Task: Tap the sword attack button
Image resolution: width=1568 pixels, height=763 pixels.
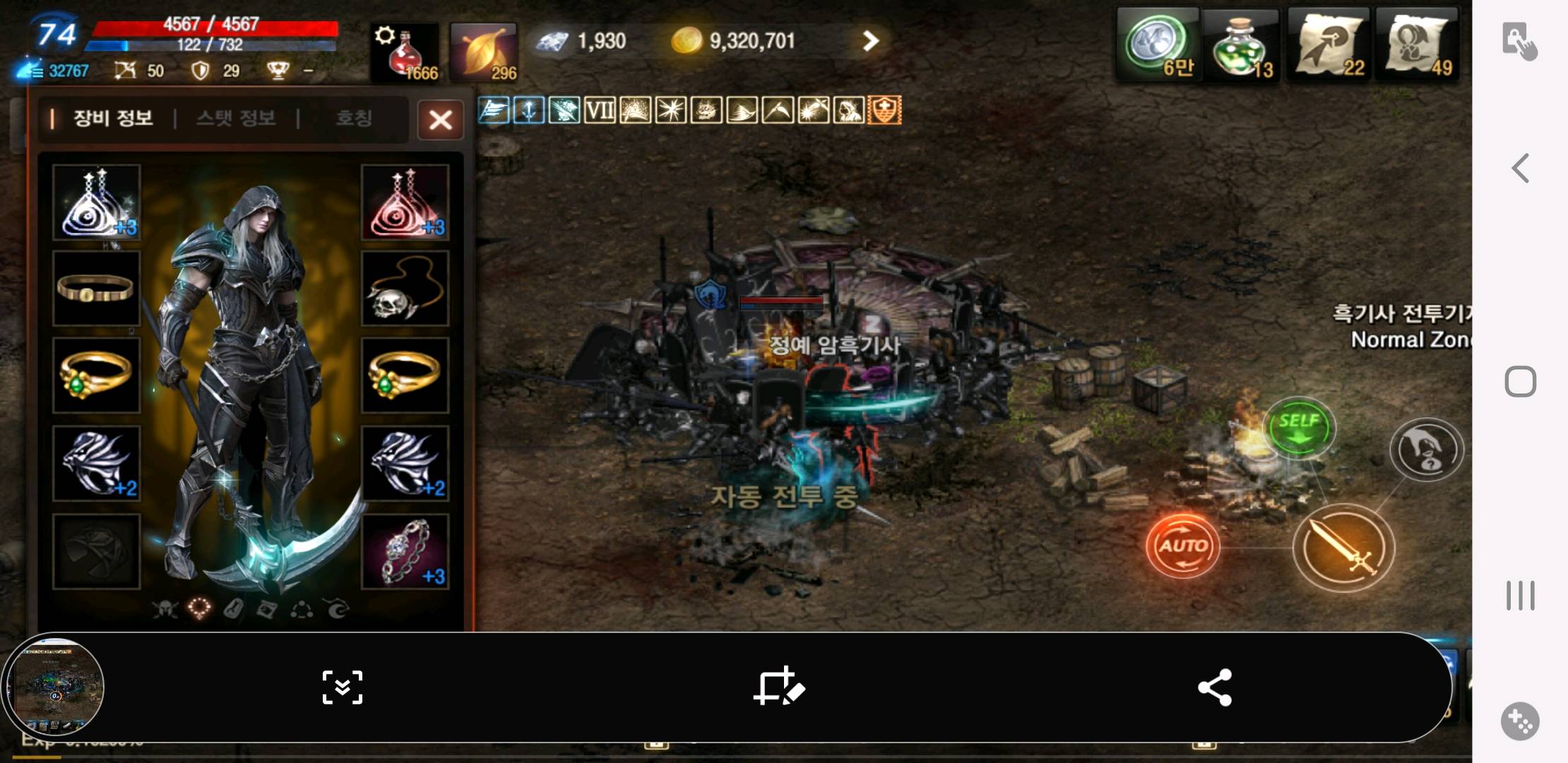Action: pyautogui.click(x=1343, y=548)
